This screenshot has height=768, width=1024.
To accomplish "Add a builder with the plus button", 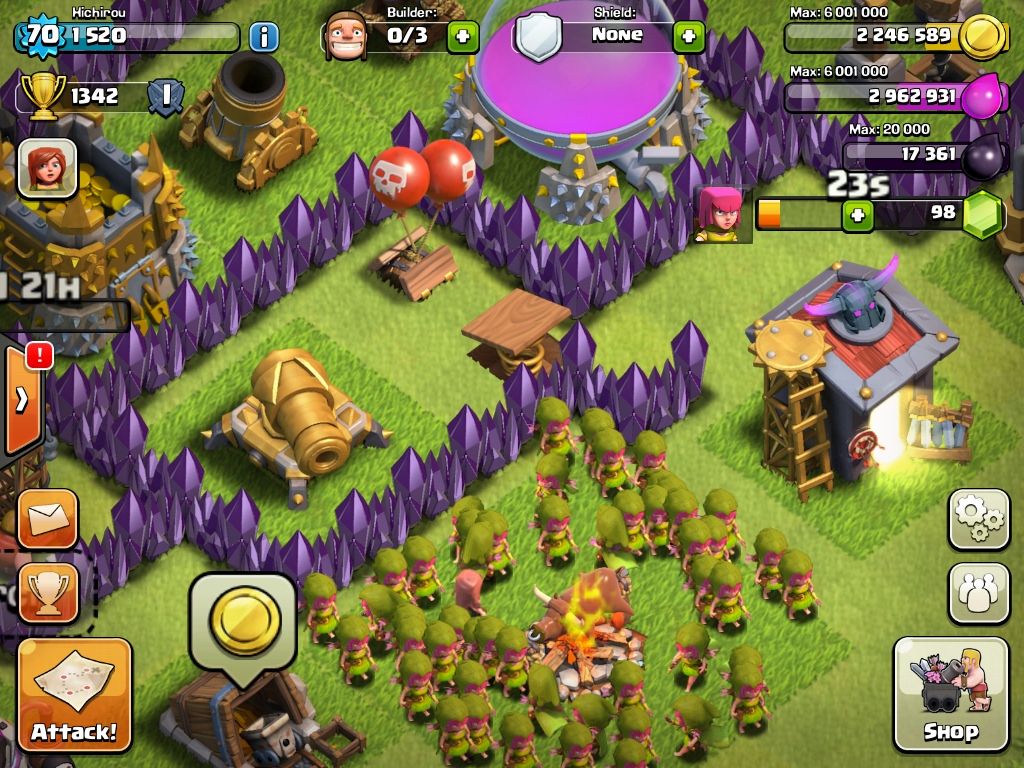I will pos(462,37).
